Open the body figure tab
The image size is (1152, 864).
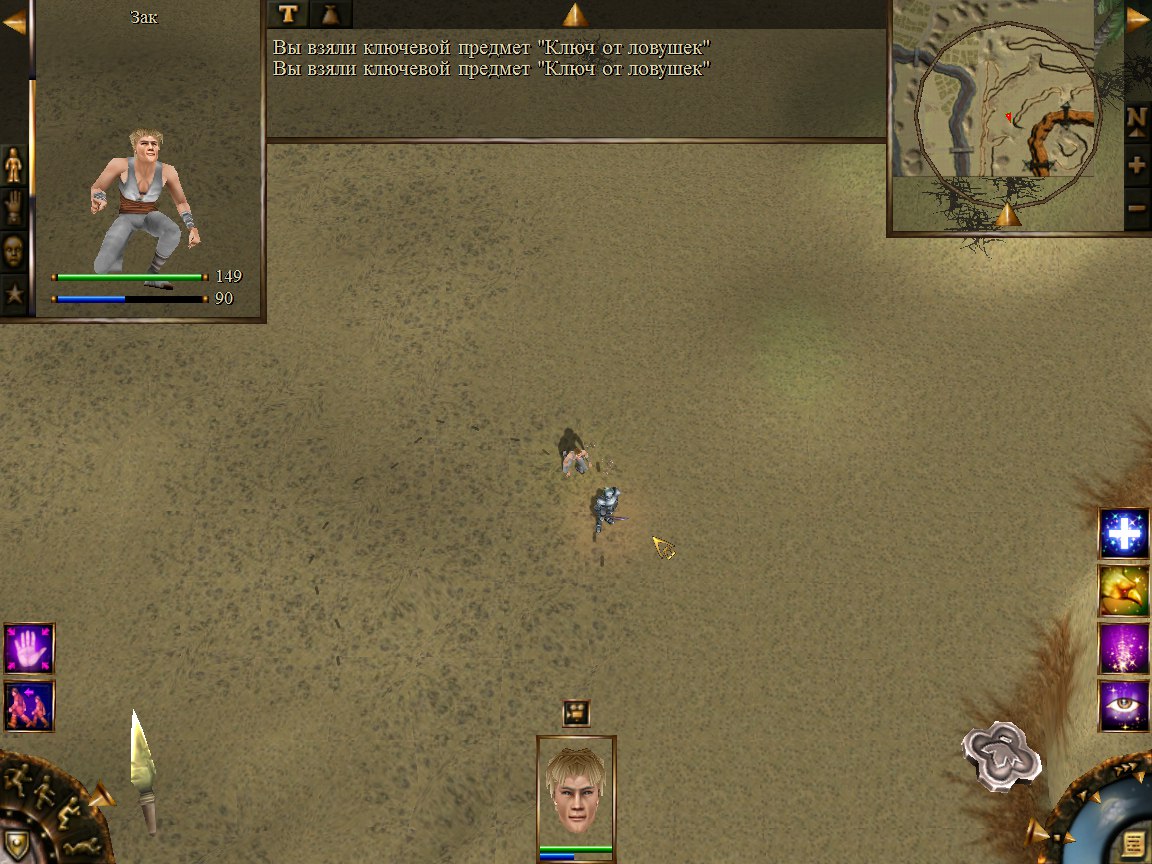click(x=14, y=165)
